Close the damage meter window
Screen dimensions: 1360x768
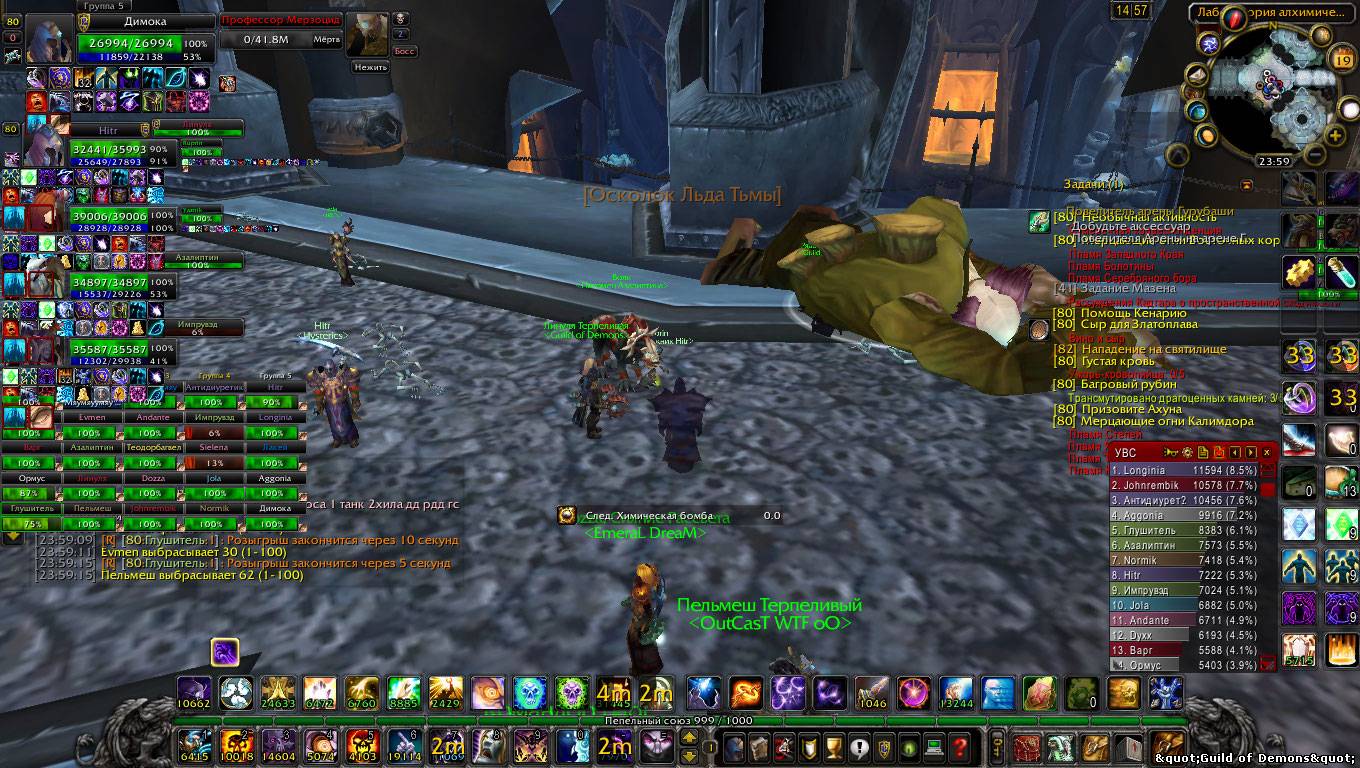click(1266, 453)
